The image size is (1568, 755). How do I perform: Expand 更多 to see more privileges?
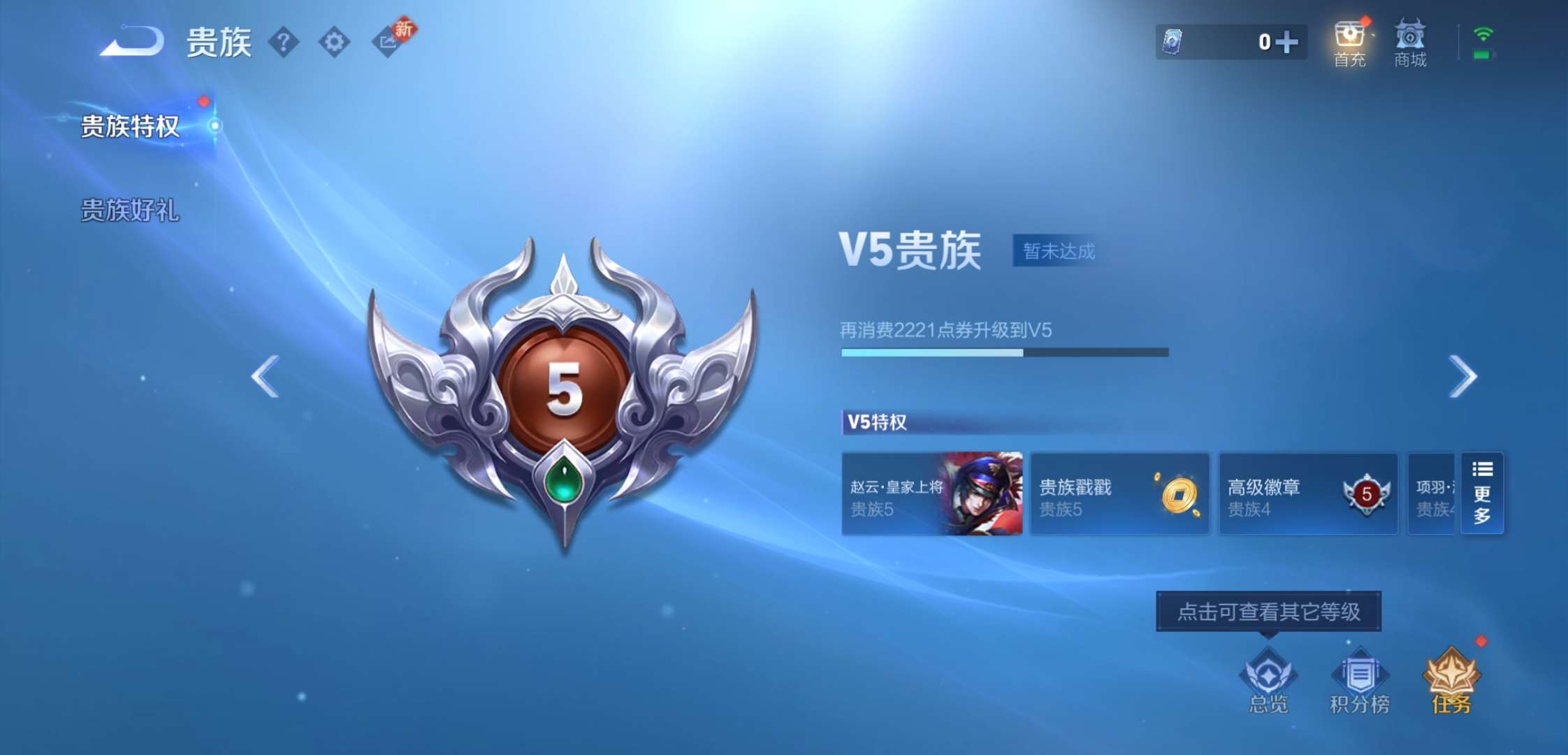point(1481,494)
